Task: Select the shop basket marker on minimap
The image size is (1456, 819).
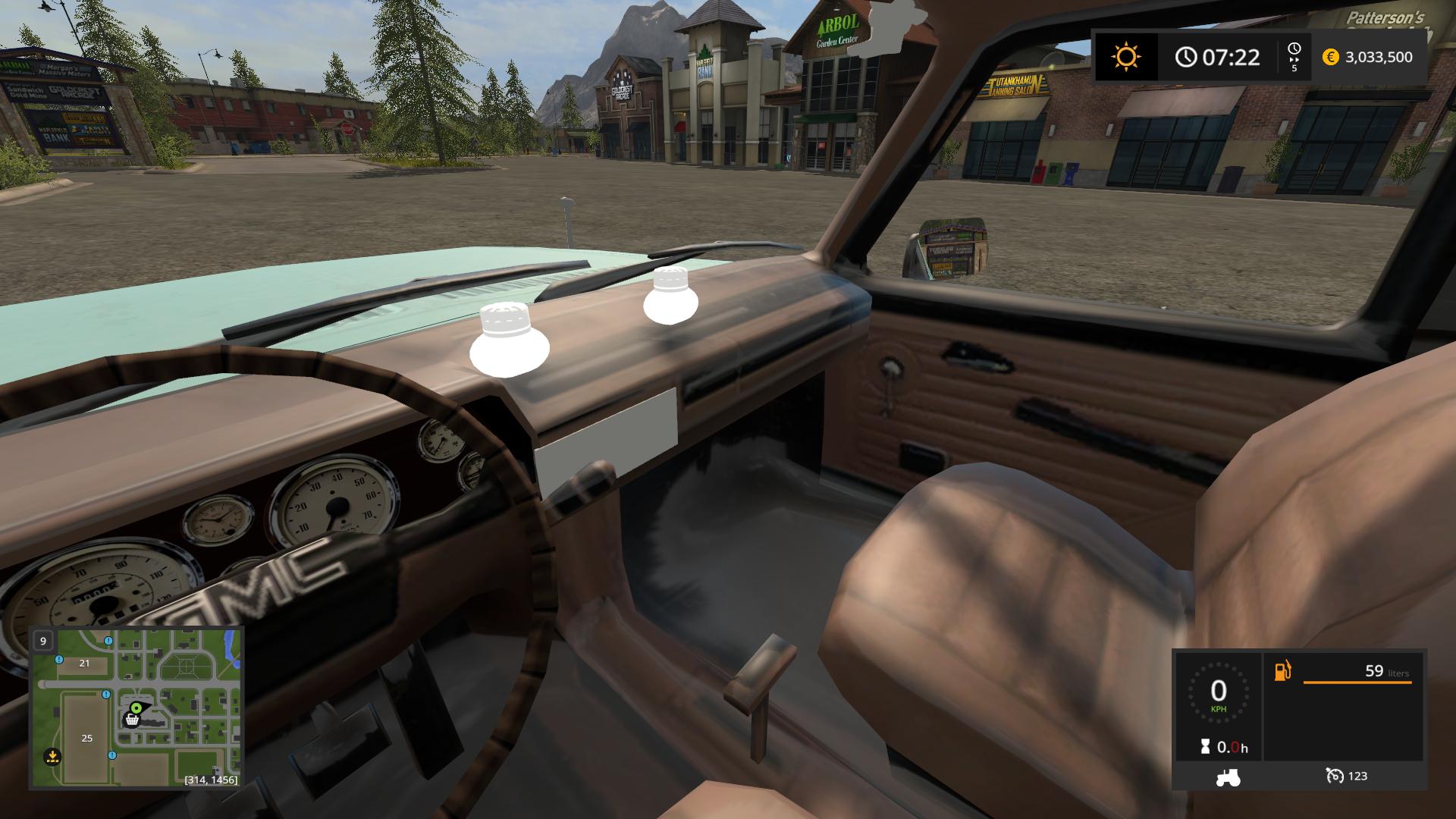Action: tap(132, 720)
